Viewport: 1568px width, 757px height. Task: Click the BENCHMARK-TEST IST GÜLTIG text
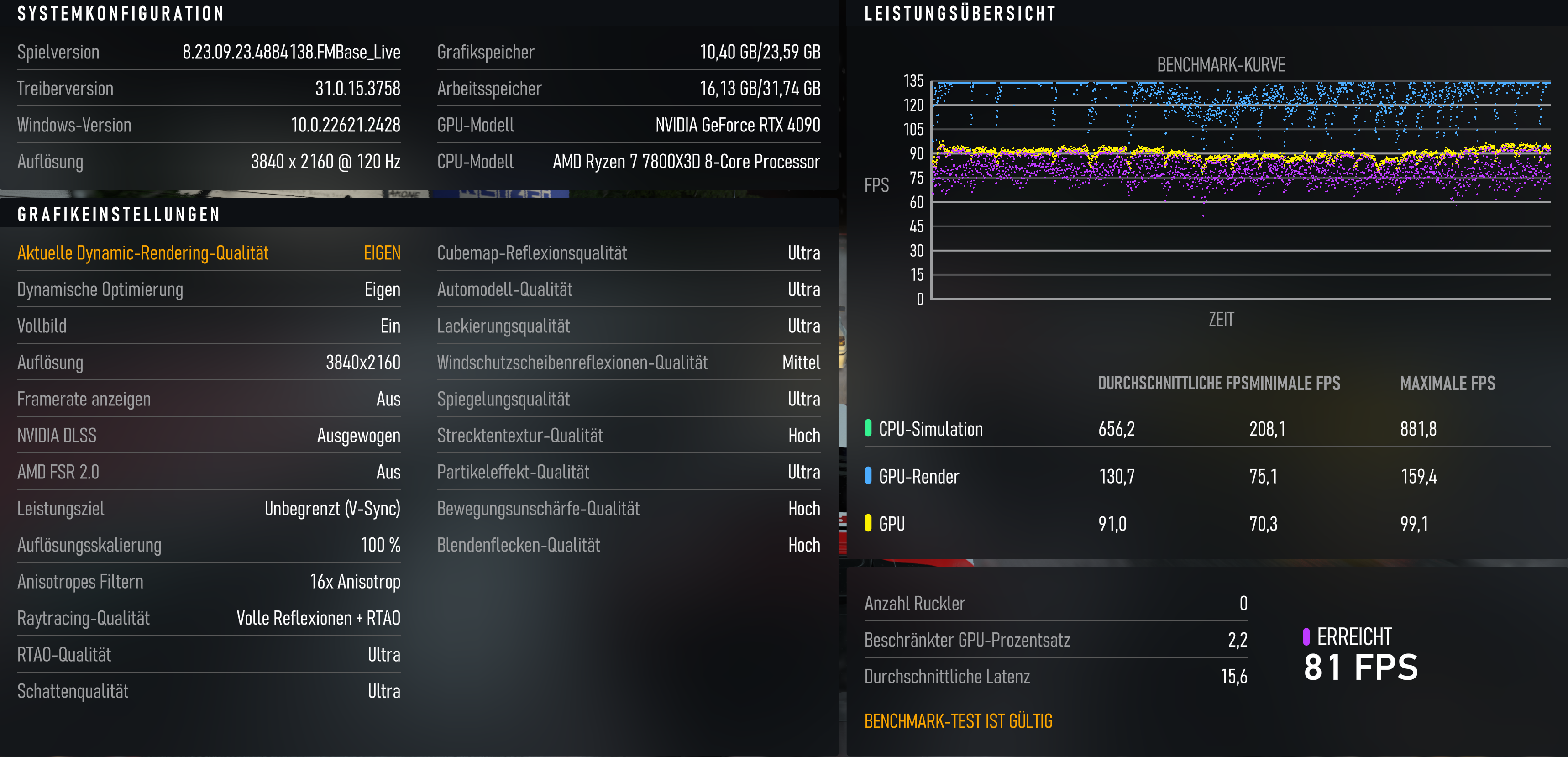(959, 721)
